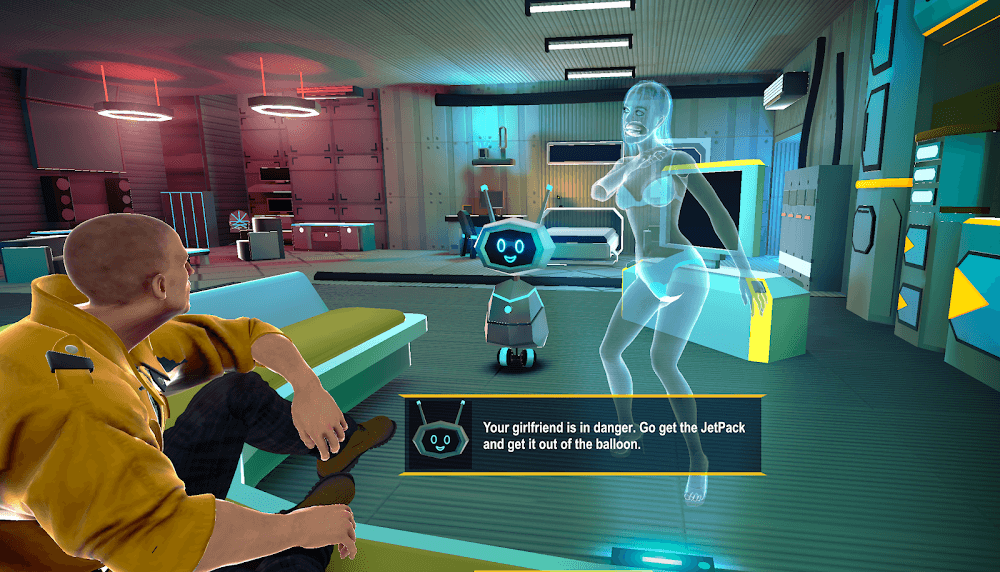Screen dimensions: 1000x572
Task: Click the robot's JetPack dialogue box
Action: point(583,435)
